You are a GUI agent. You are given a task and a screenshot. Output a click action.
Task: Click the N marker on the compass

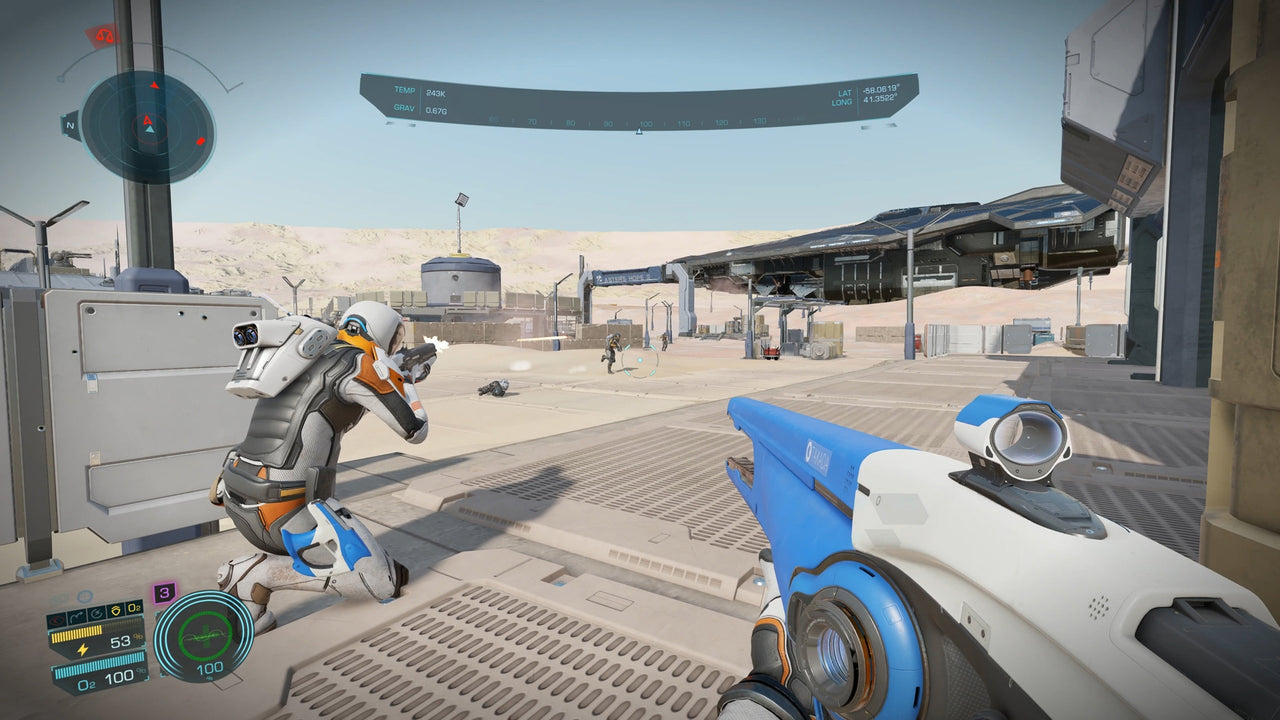tap(70, 124)
